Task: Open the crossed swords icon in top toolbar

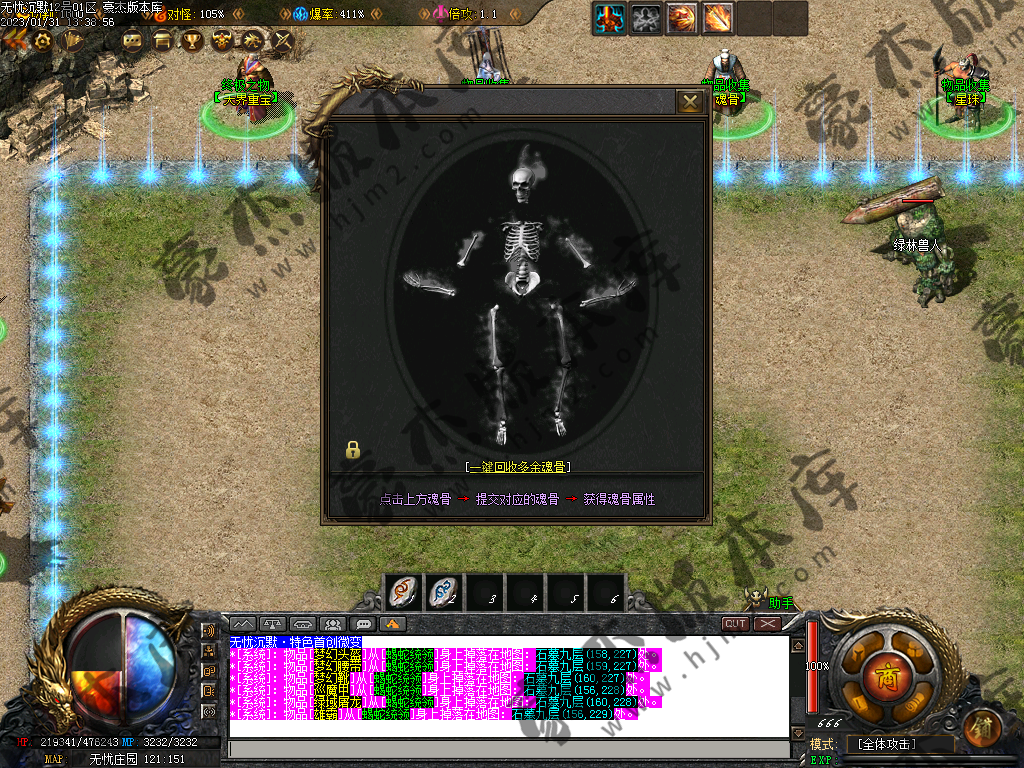Action: (283, 41)
